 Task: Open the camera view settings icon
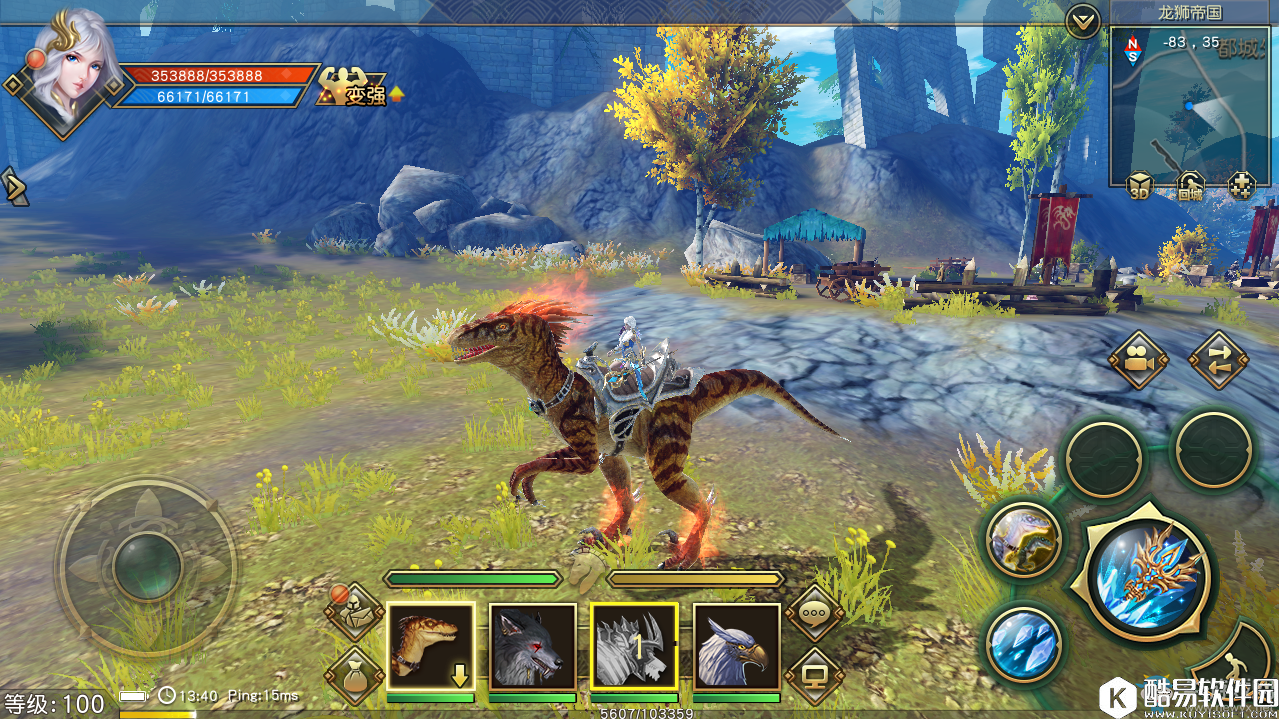1138,360
